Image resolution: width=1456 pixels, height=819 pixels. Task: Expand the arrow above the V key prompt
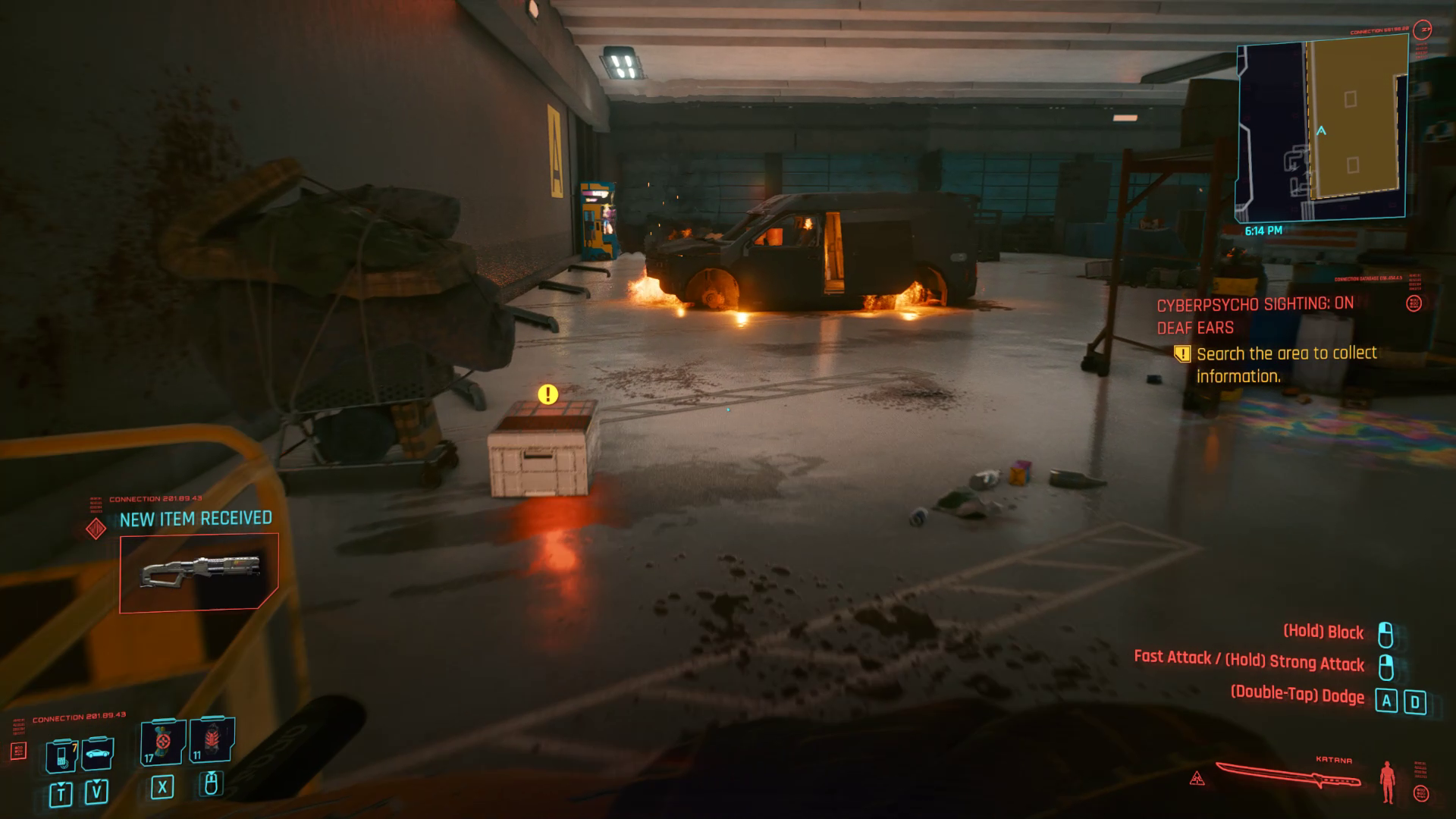tap(96, 782)
